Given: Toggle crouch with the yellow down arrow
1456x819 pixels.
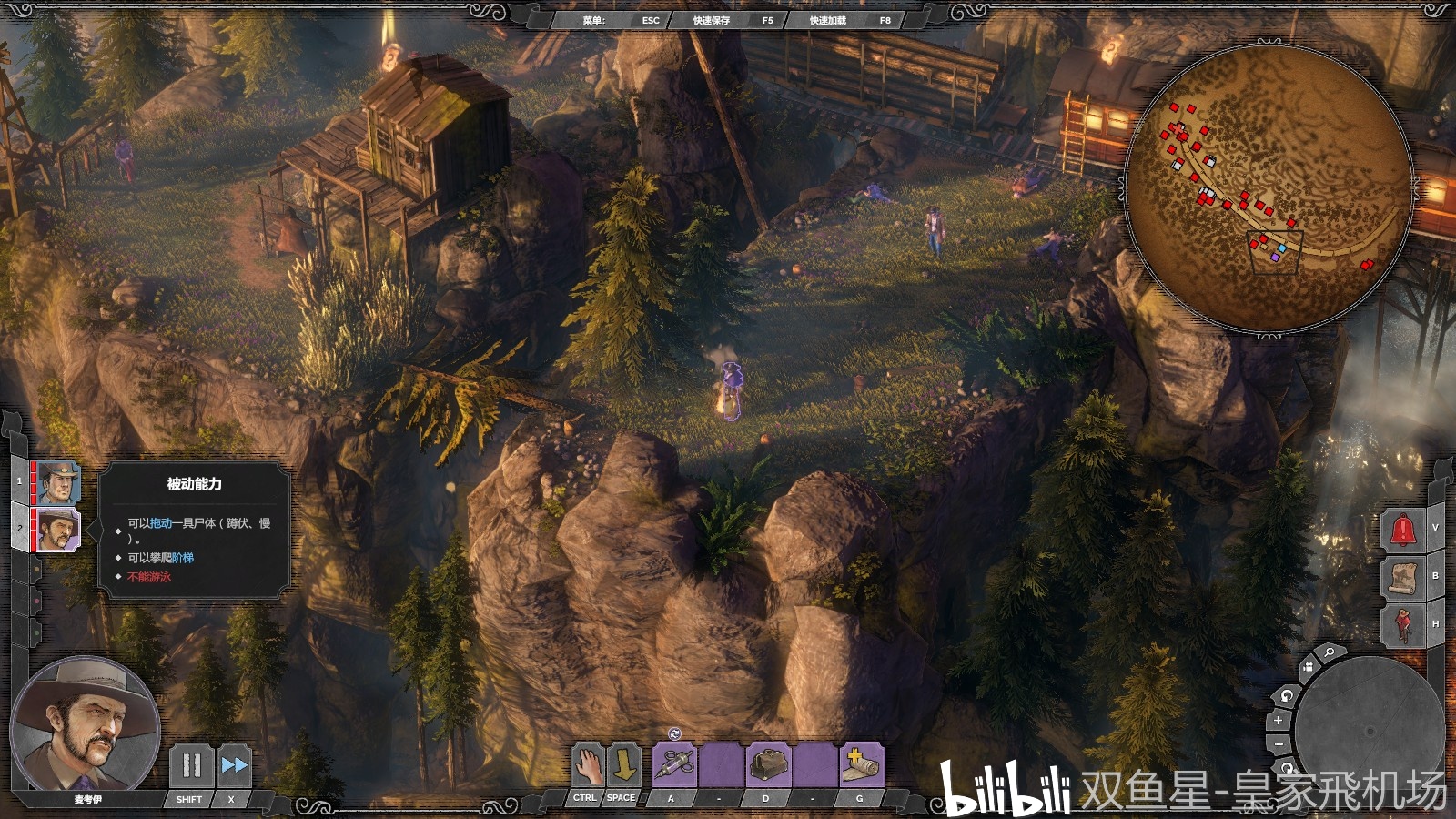Looking at the screenshot, I should (x=624, y=764).
